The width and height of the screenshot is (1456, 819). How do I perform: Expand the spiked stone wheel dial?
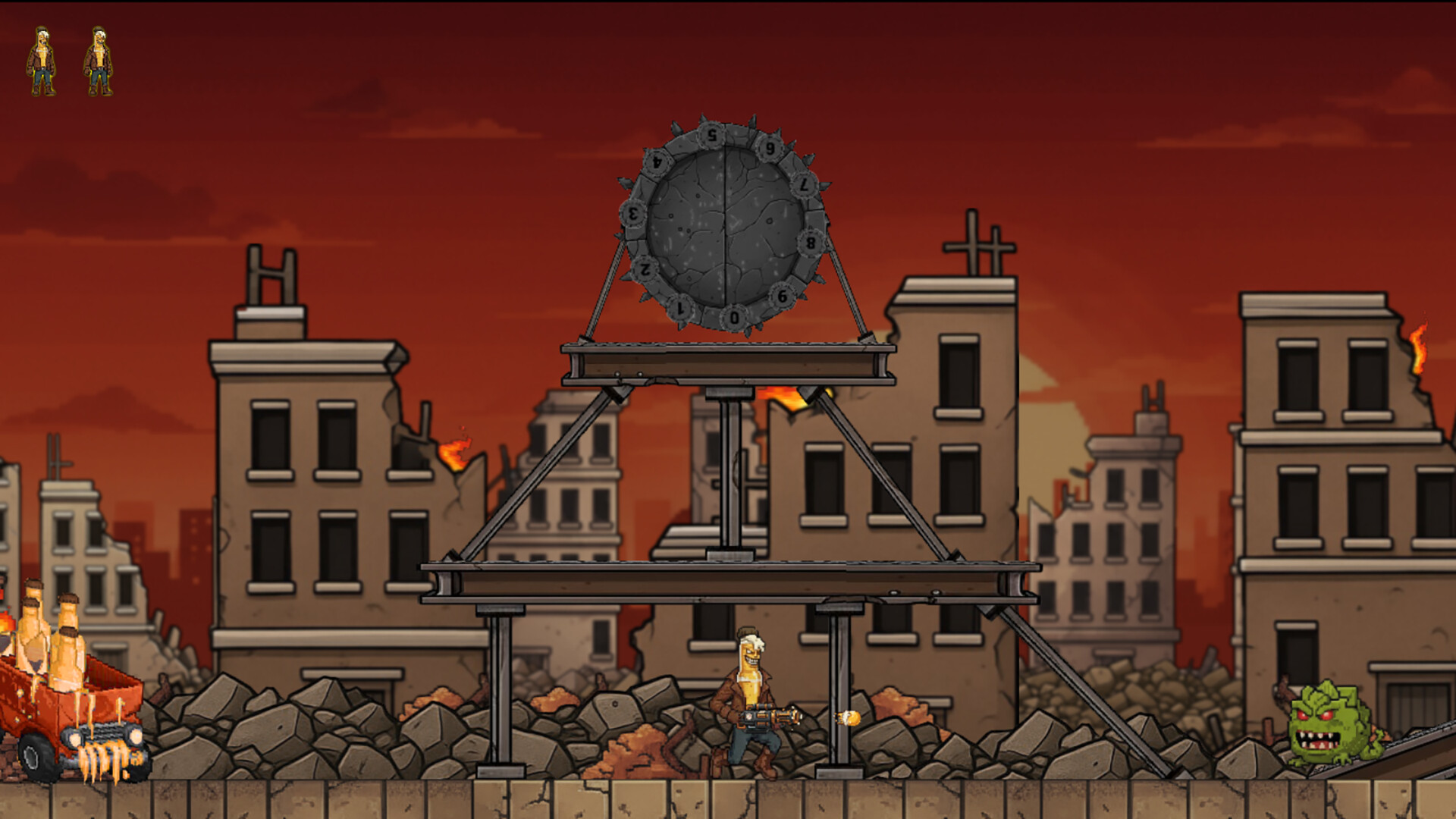click(724, 224)
